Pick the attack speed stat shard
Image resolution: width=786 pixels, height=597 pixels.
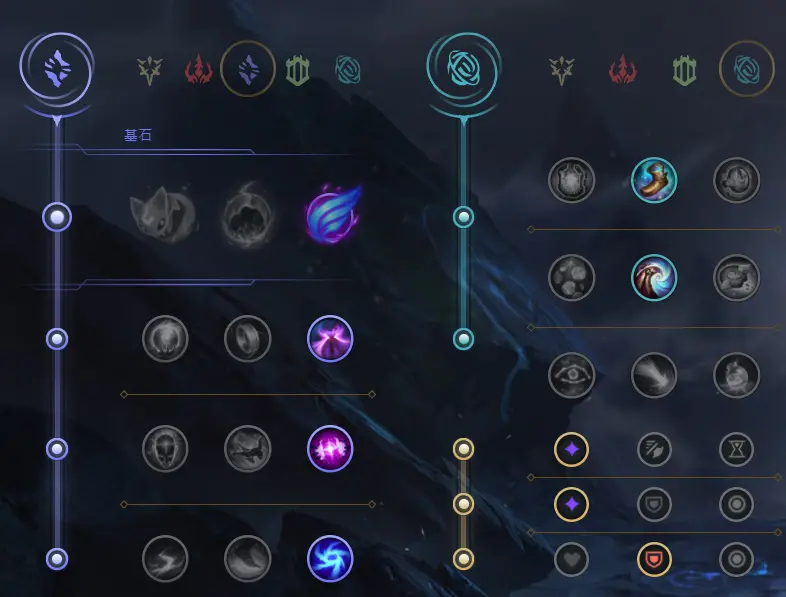[655, 450]
